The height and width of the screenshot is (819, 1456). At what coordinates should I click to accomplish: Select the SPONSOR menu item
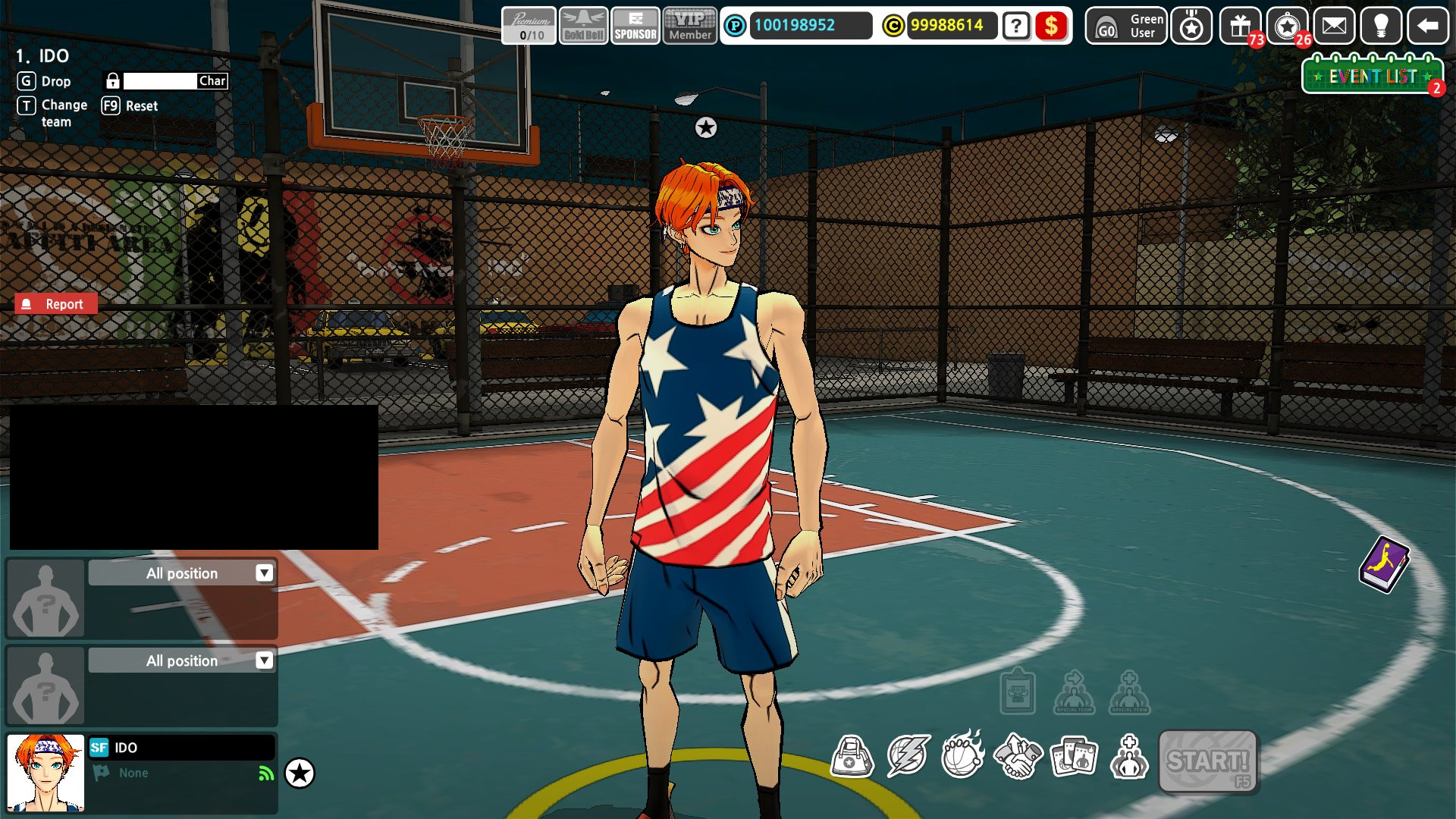coord(635,27)
